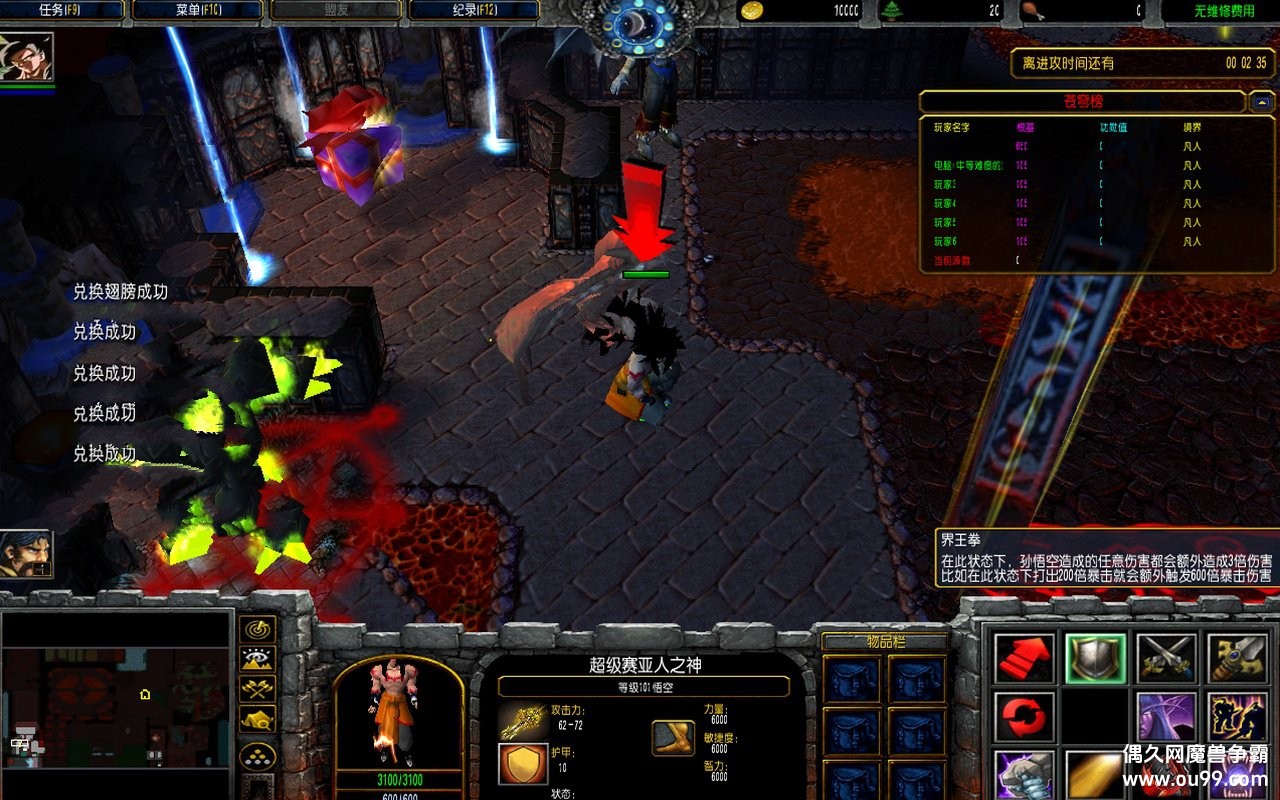Activate the minimap signal ping button
The image size is (1280, 800).
click(258, 629)
